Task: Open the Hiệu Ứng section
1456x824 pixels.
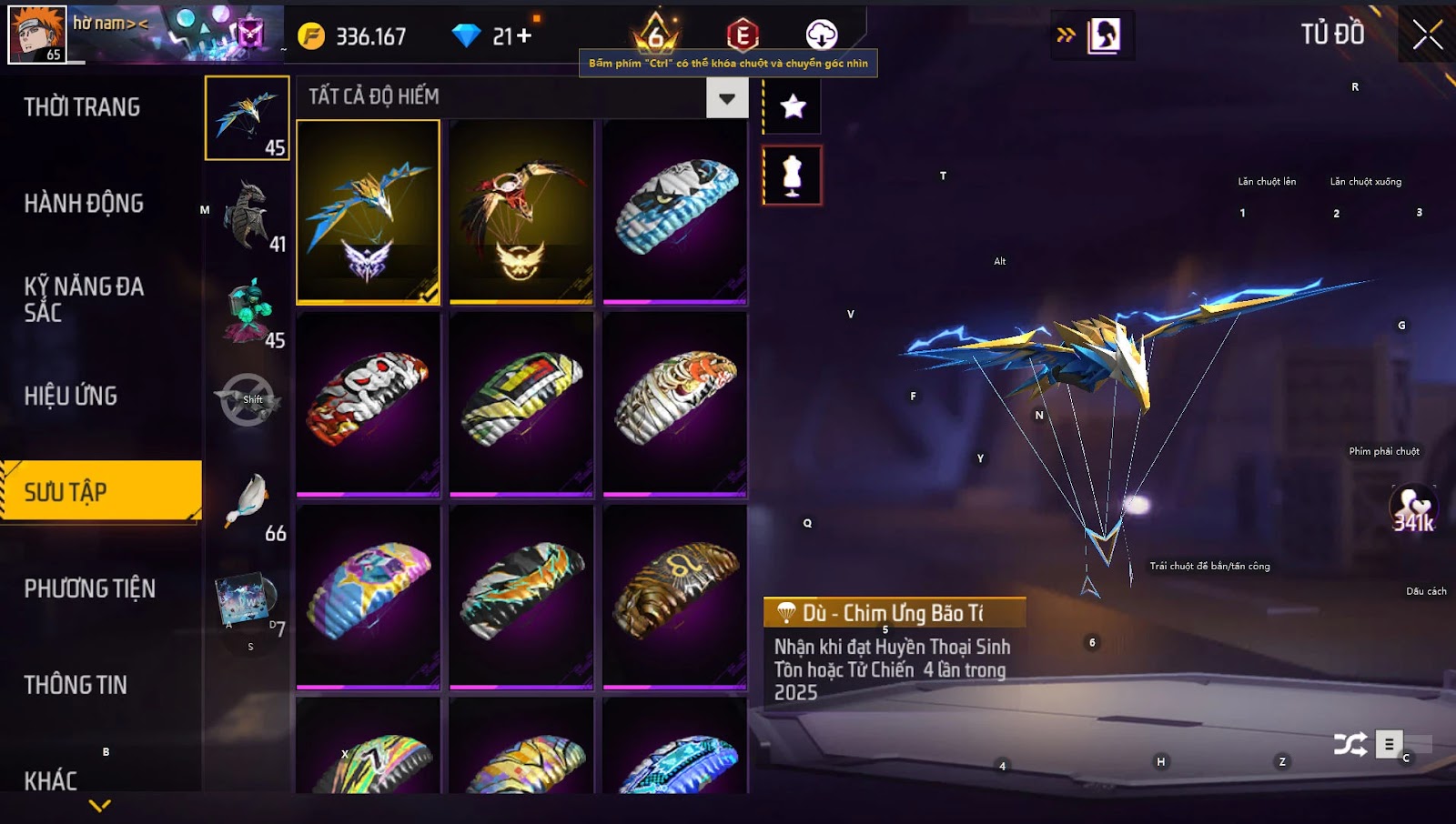Action: click(71, 397)
